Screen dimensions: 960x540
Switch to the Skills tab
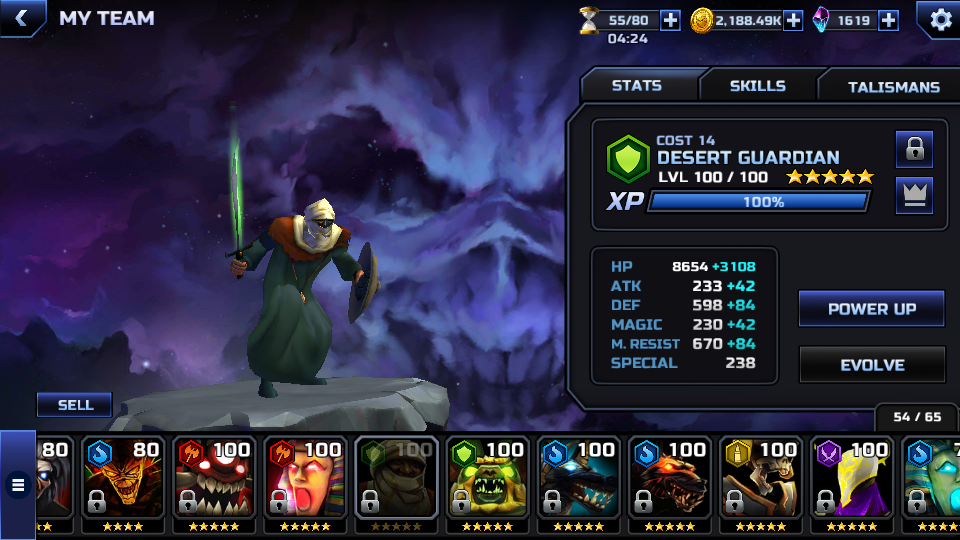757,86
